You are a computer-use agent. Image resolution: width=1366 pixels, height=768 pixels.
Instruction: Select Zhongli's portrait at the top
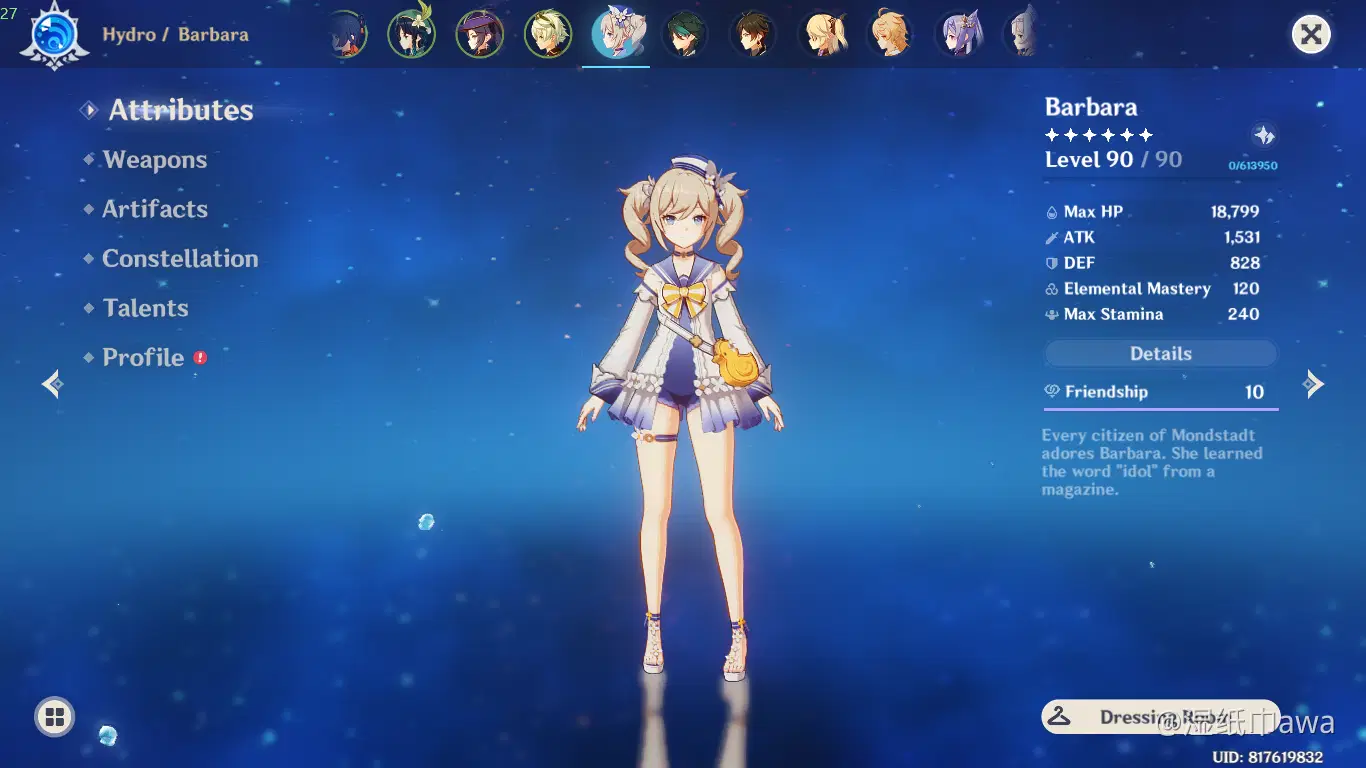click(x=753, y=33)
